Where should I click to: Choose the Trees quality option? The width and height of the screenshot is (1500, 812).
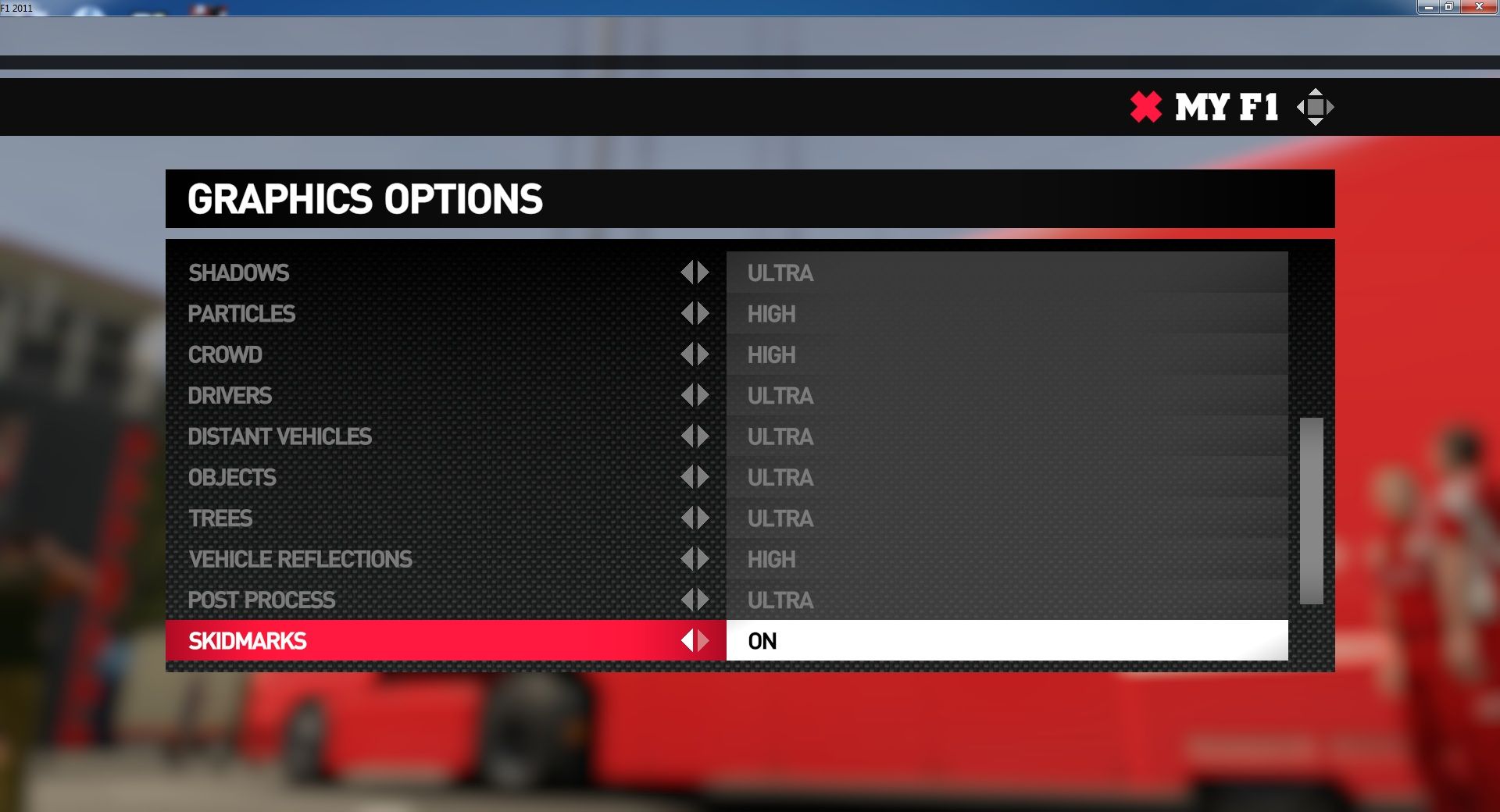tap(220, 518)
